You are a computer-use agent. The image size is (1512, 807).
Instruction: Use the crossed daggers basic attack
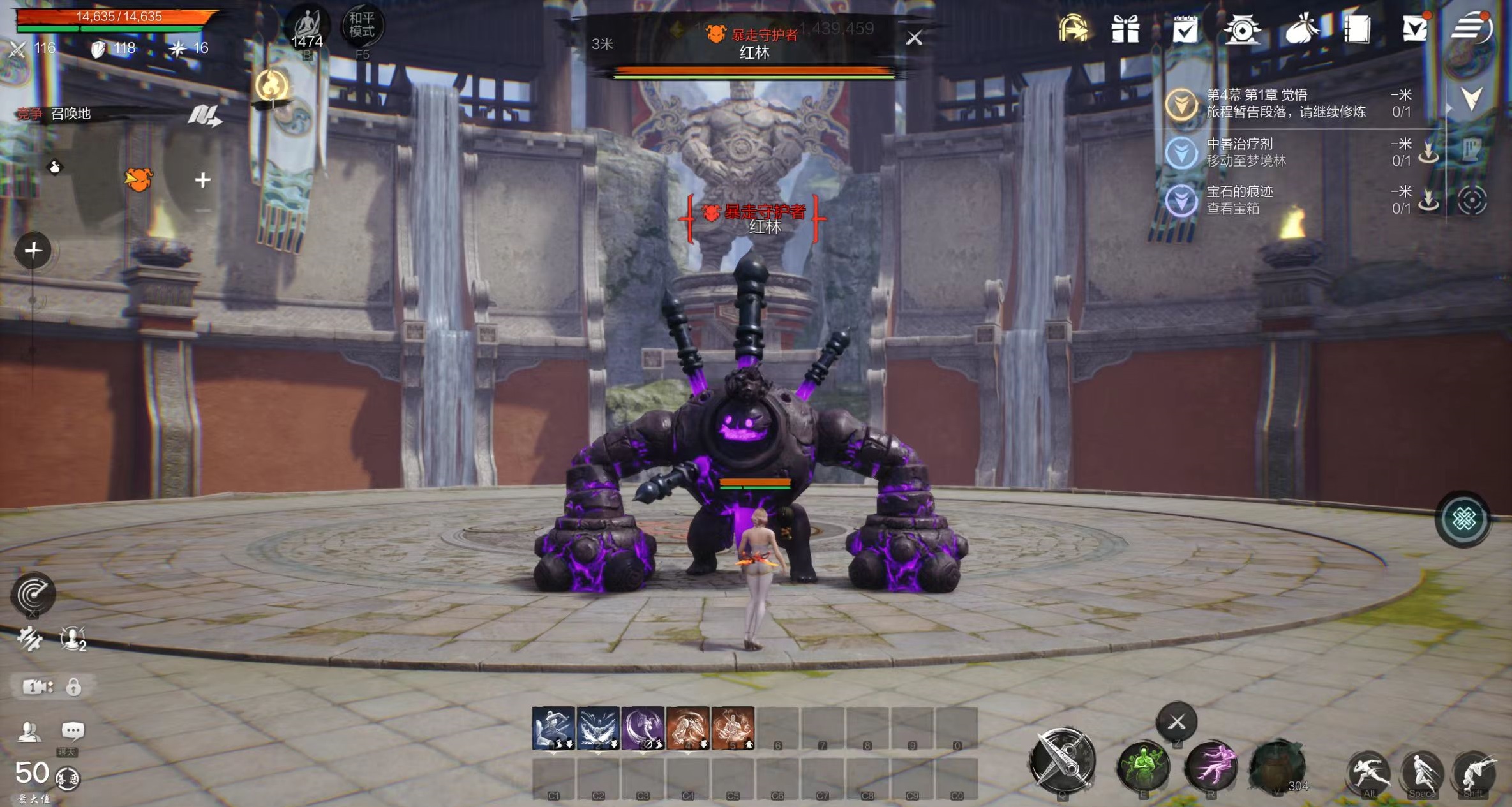click(x=1062, y=760)
